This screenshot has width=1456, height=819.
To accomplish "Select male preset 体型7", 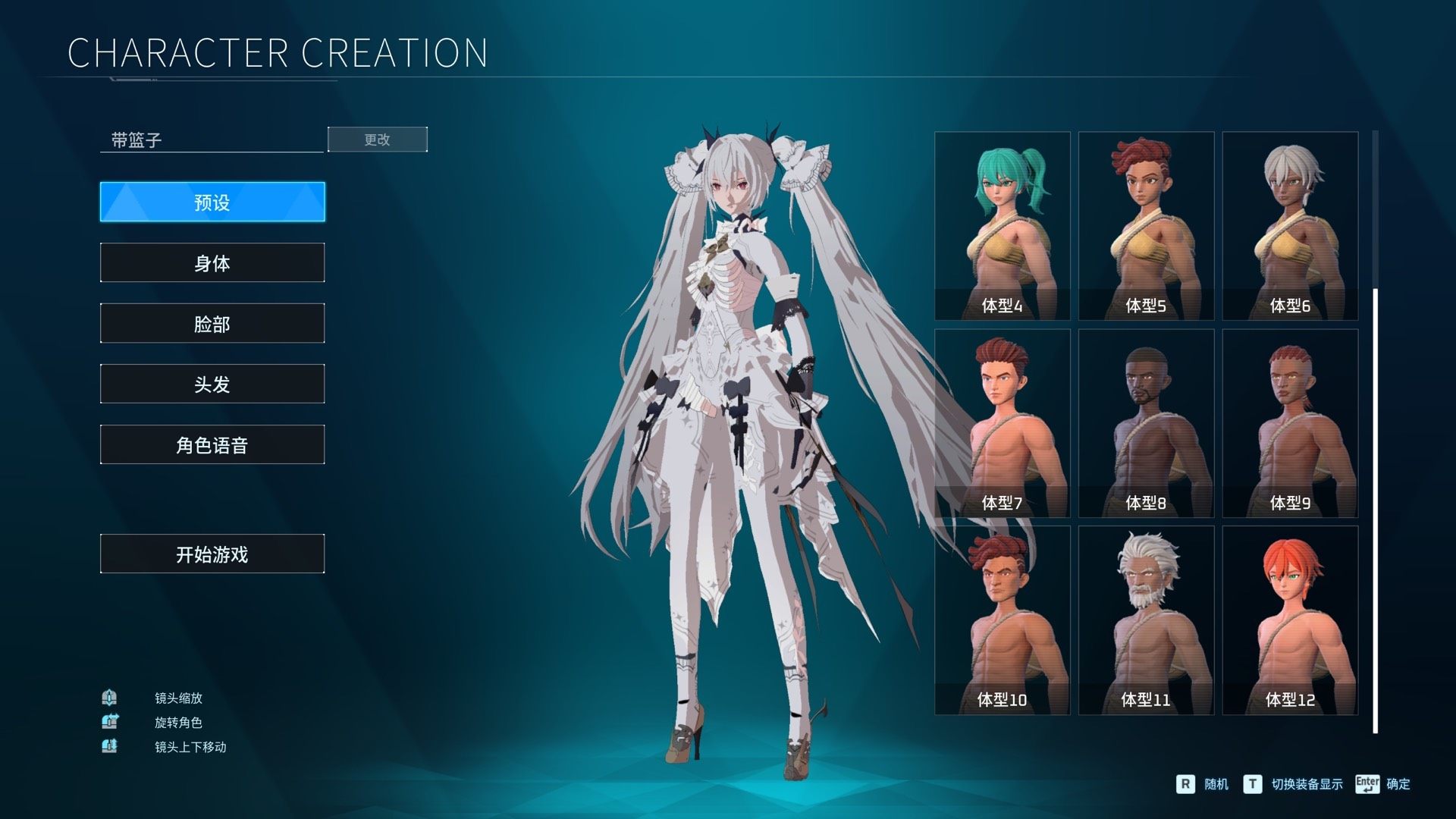I will 1002,423.
